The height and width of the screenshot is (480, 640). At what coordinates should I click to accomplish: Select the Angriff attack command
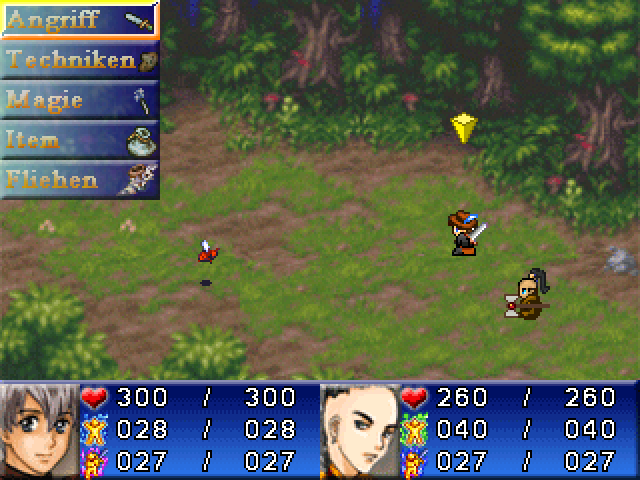point(80,20)
